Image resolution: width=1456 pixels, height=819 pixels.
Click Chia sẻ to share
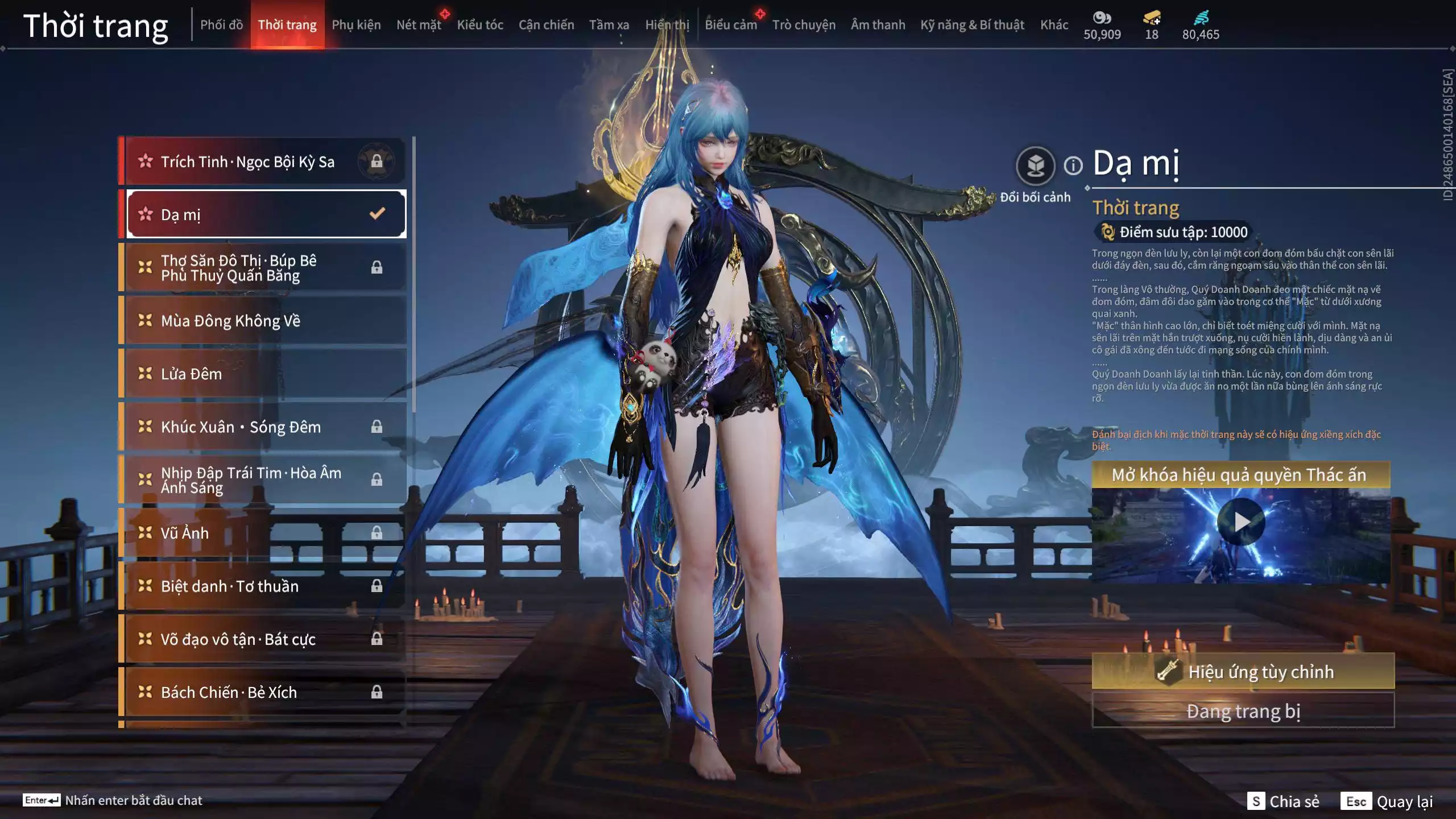click(x=1283, y=801)
